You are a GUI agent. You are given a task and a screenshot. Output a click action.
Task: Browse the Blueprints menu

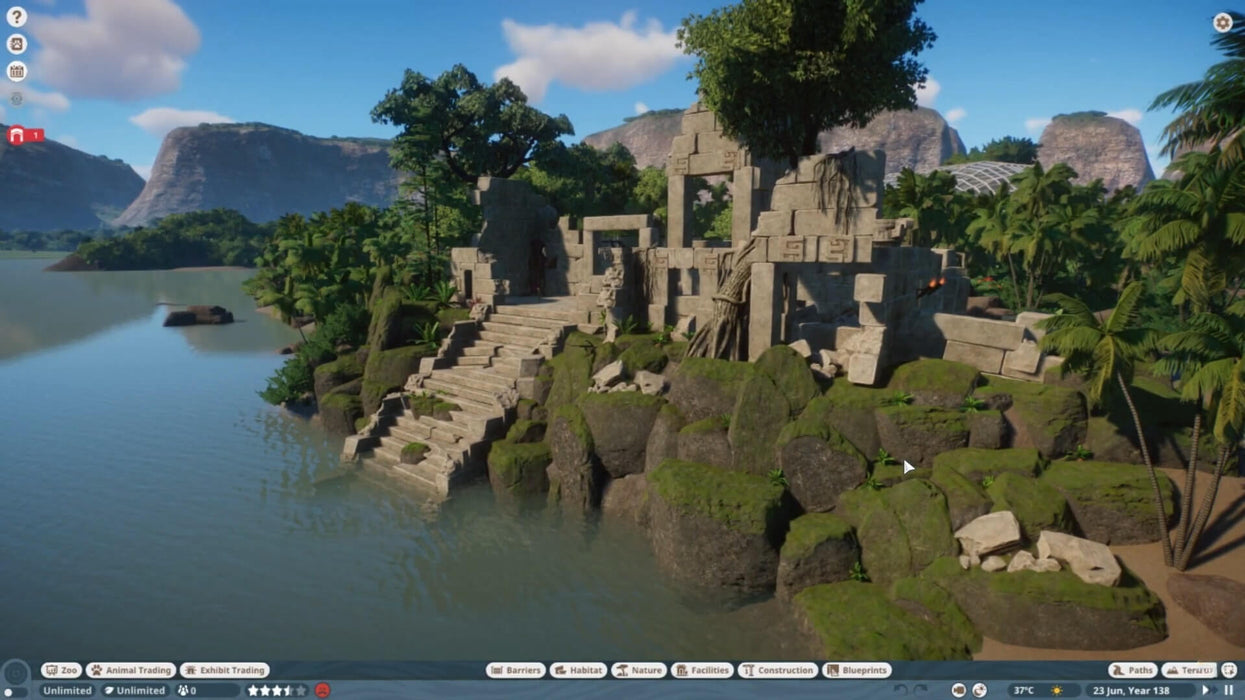click(x=858, y=670)
